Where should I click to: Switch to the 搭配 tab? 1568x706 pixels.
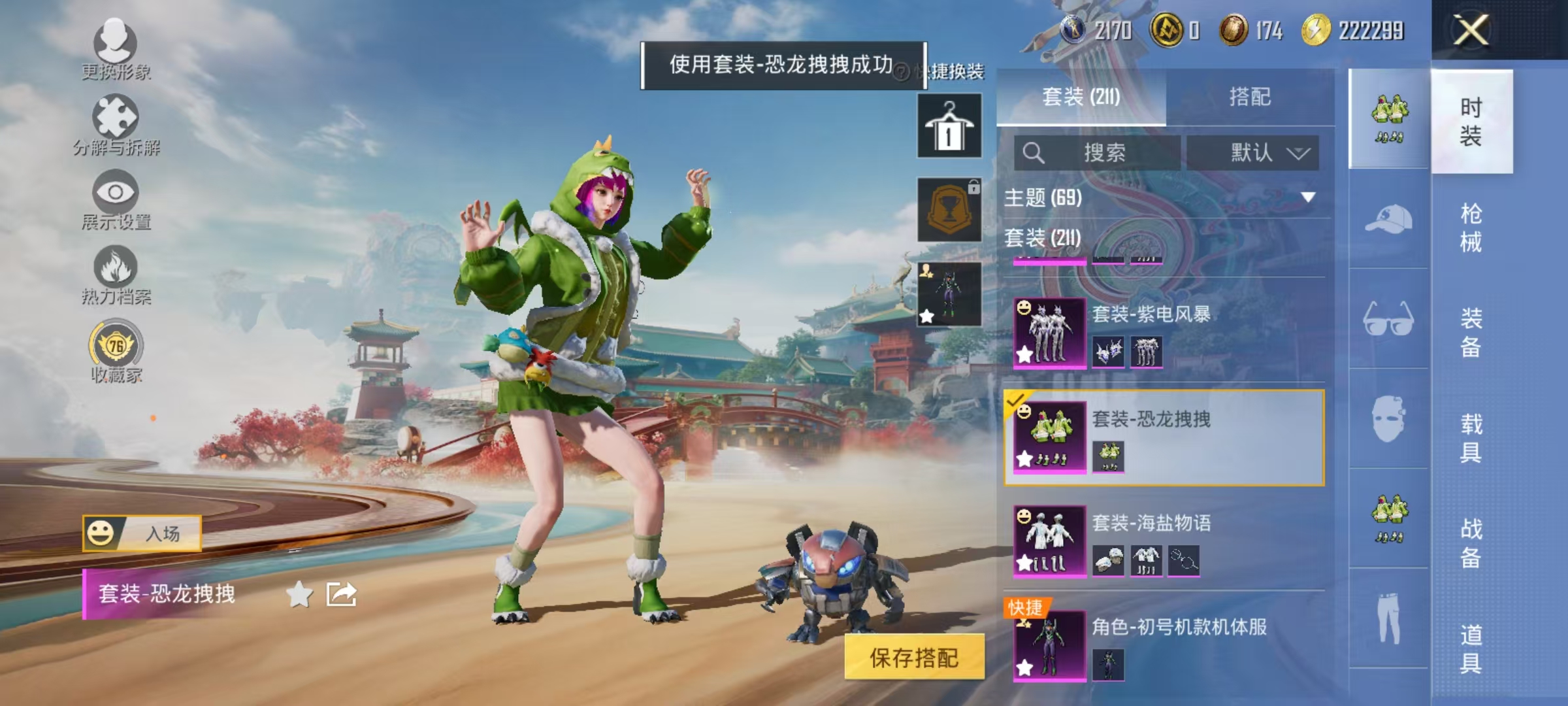point(1248,97)
